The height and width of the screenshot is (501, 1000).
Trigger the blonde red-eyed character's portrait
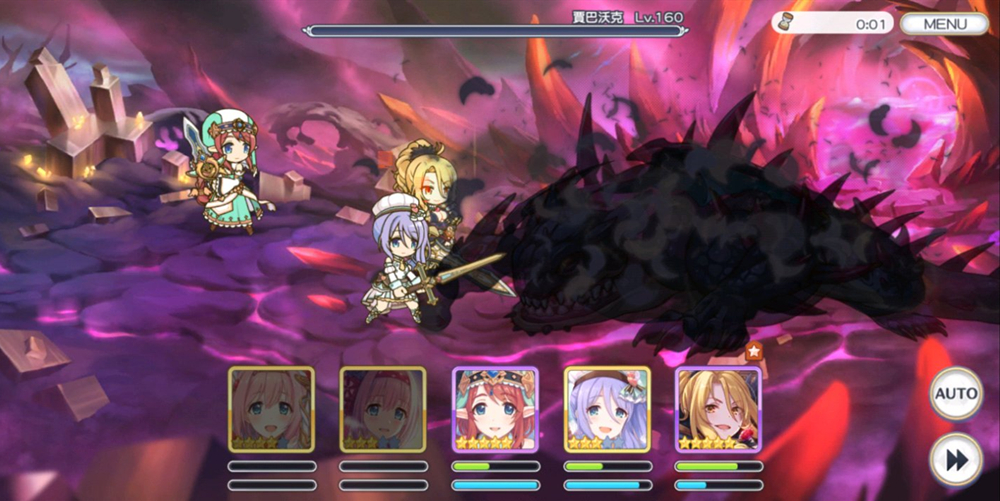[718, 409]
